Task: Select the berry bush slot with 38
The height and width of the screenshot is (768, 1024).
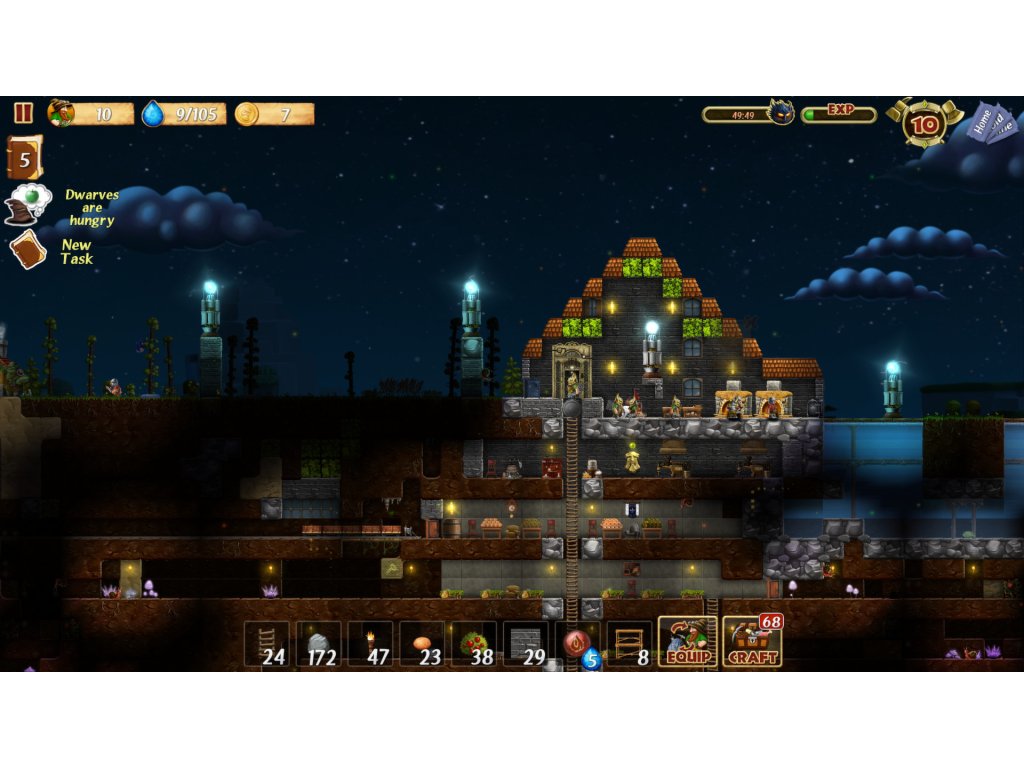Action: click(474, 644)
